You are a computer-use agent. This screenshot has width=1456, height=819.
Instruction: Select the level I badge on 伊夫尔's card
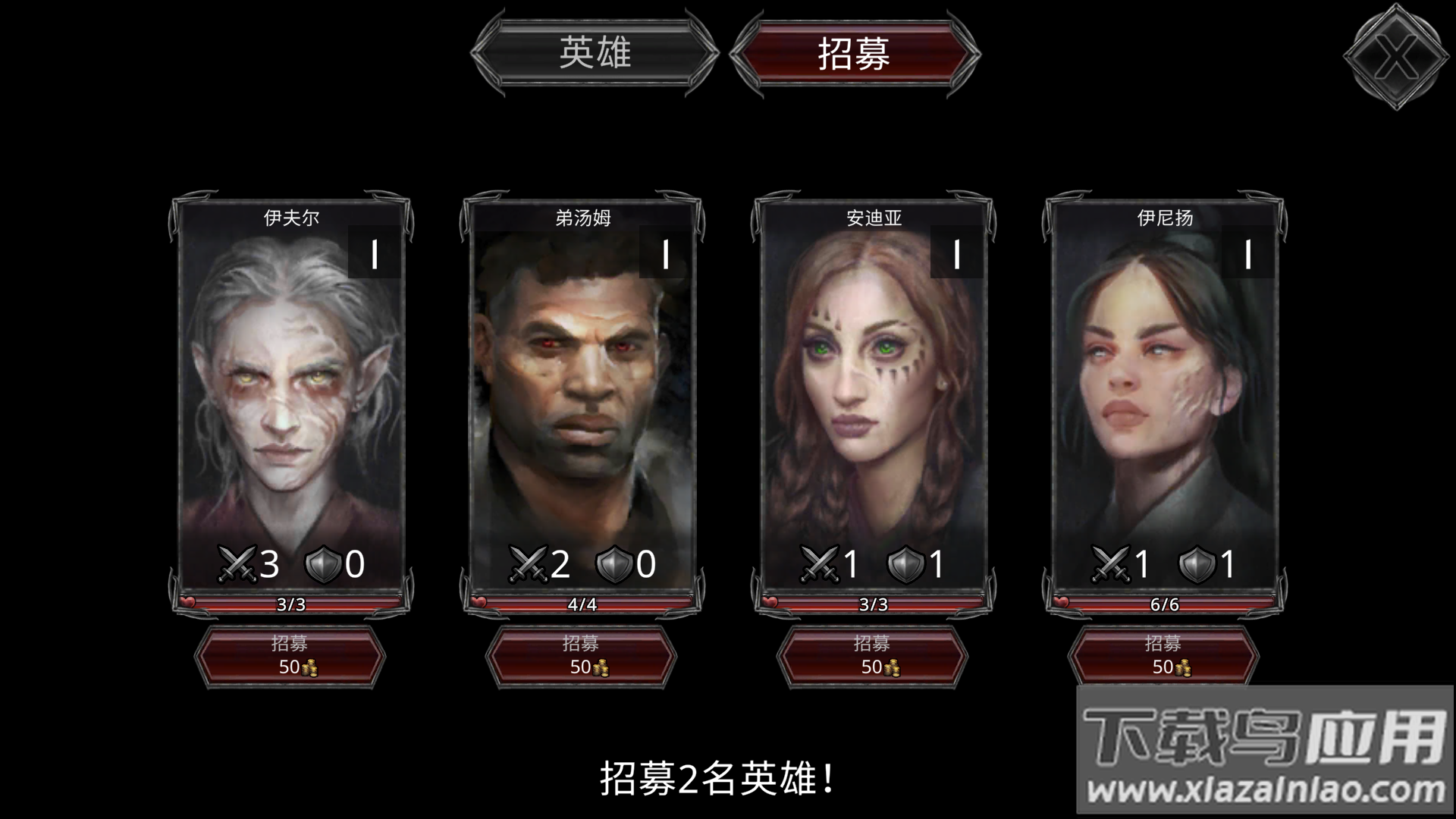click(x=374, y=252)
